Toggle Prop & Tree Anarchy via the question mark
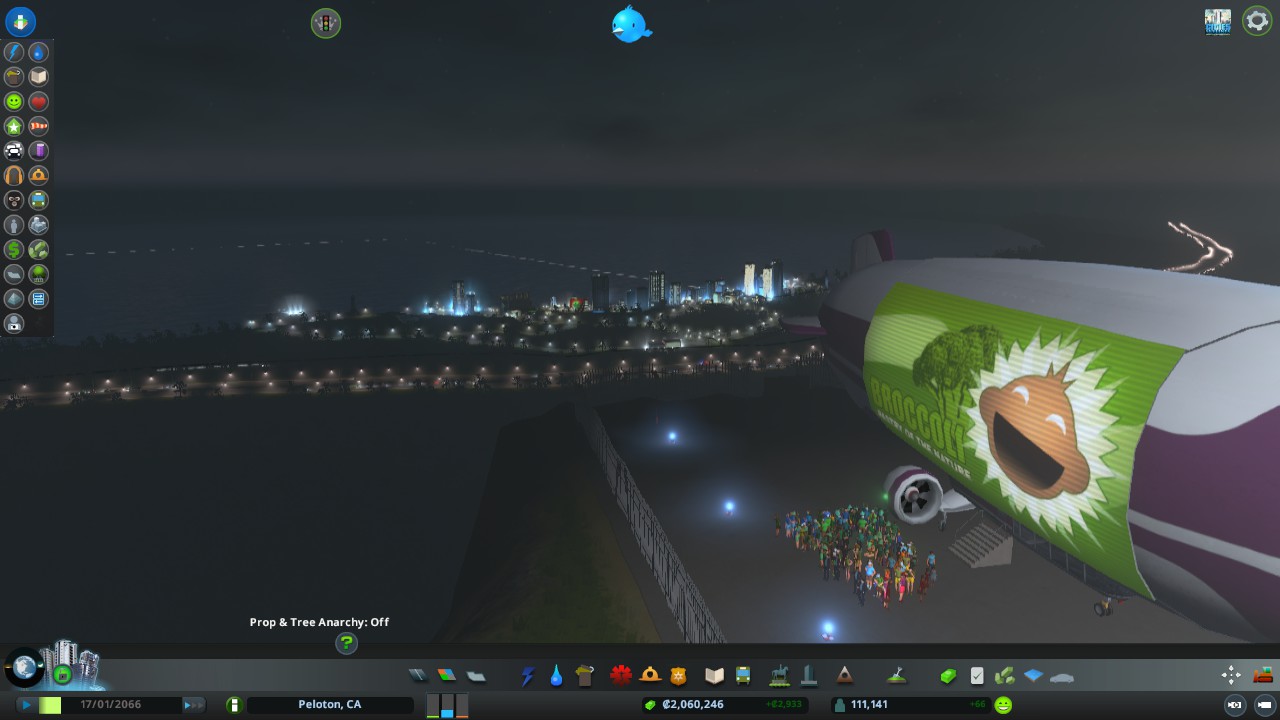 click(x=346, y=644)
